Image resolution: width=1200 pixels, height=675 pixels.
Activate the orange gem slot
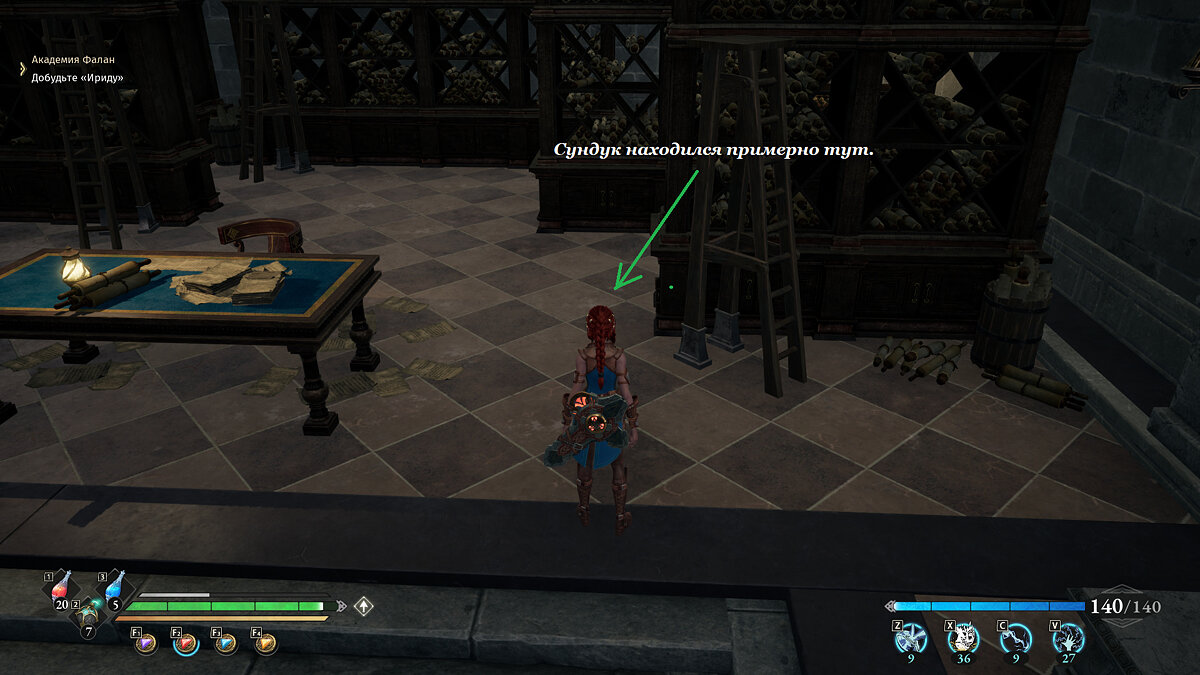point(266,645)
